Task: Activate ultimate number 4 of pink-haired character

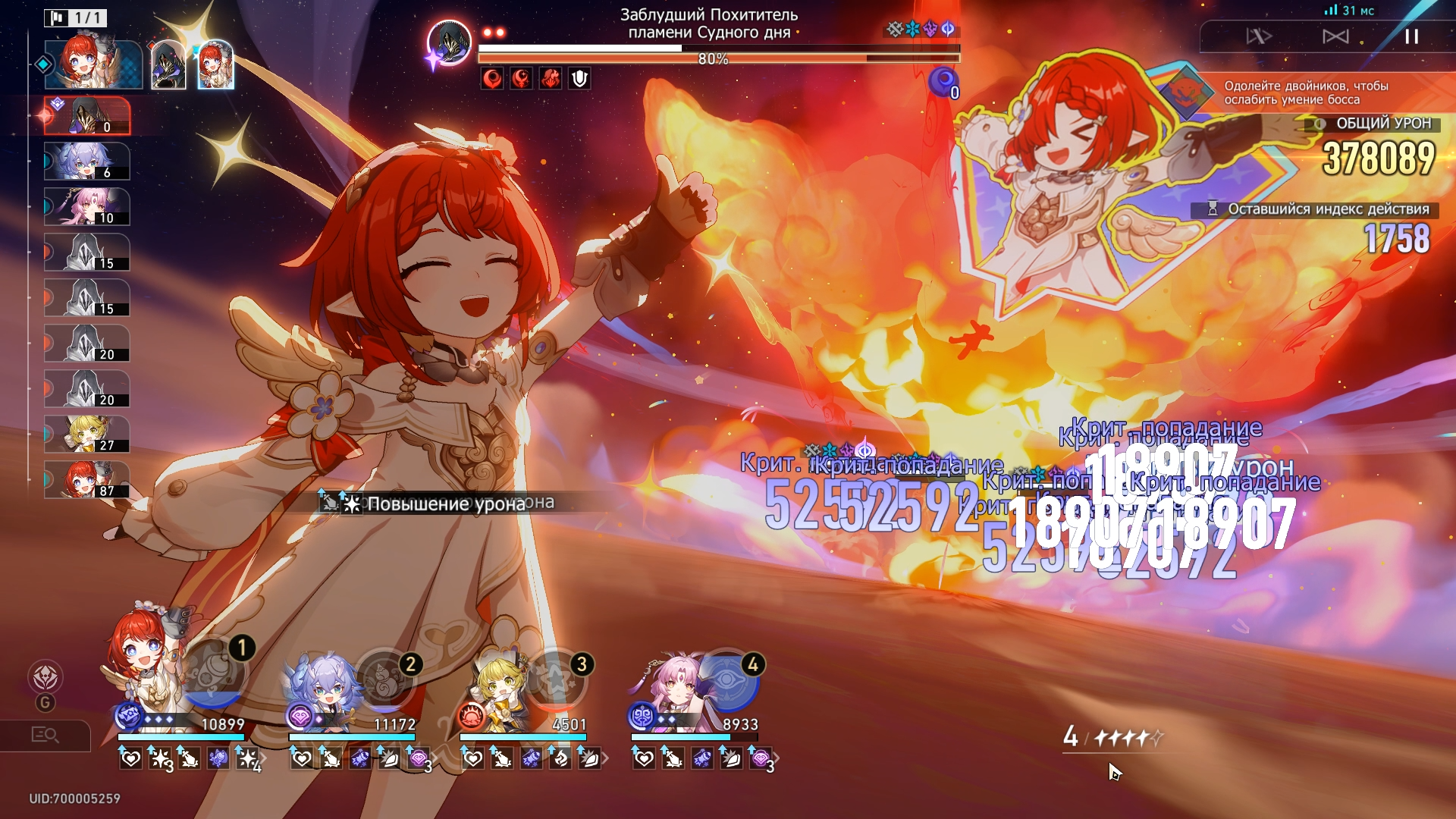Action: click(726, 681)
